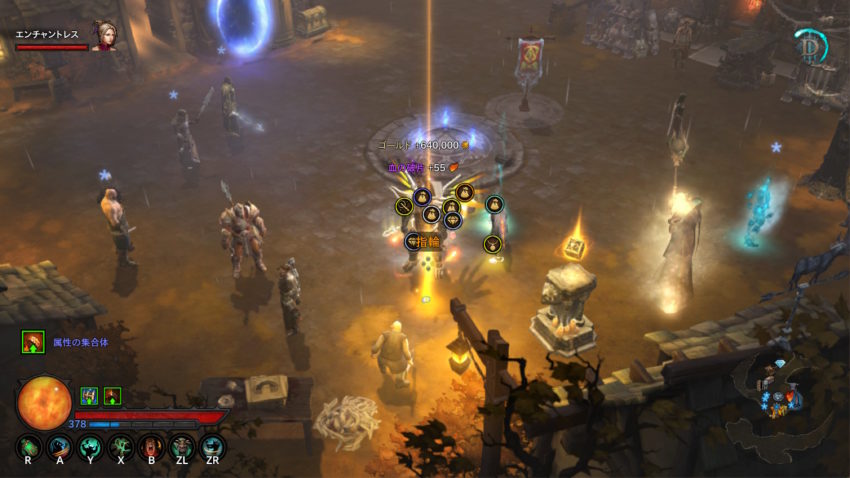Activate the skill icon labeled A
The width and height of the screenshot is (850, 478).
coord(59,447)
